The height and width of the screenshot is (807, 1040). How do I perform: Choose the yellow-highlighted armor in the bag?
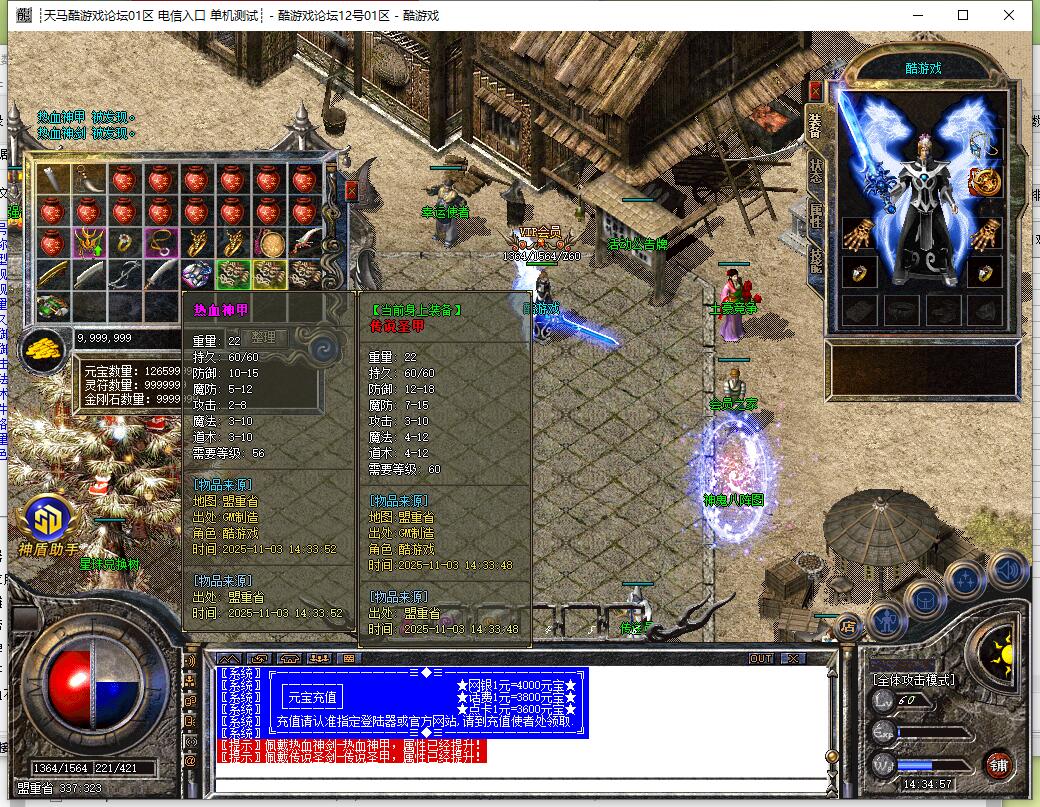pyautogui.click(x=269, y=274)
